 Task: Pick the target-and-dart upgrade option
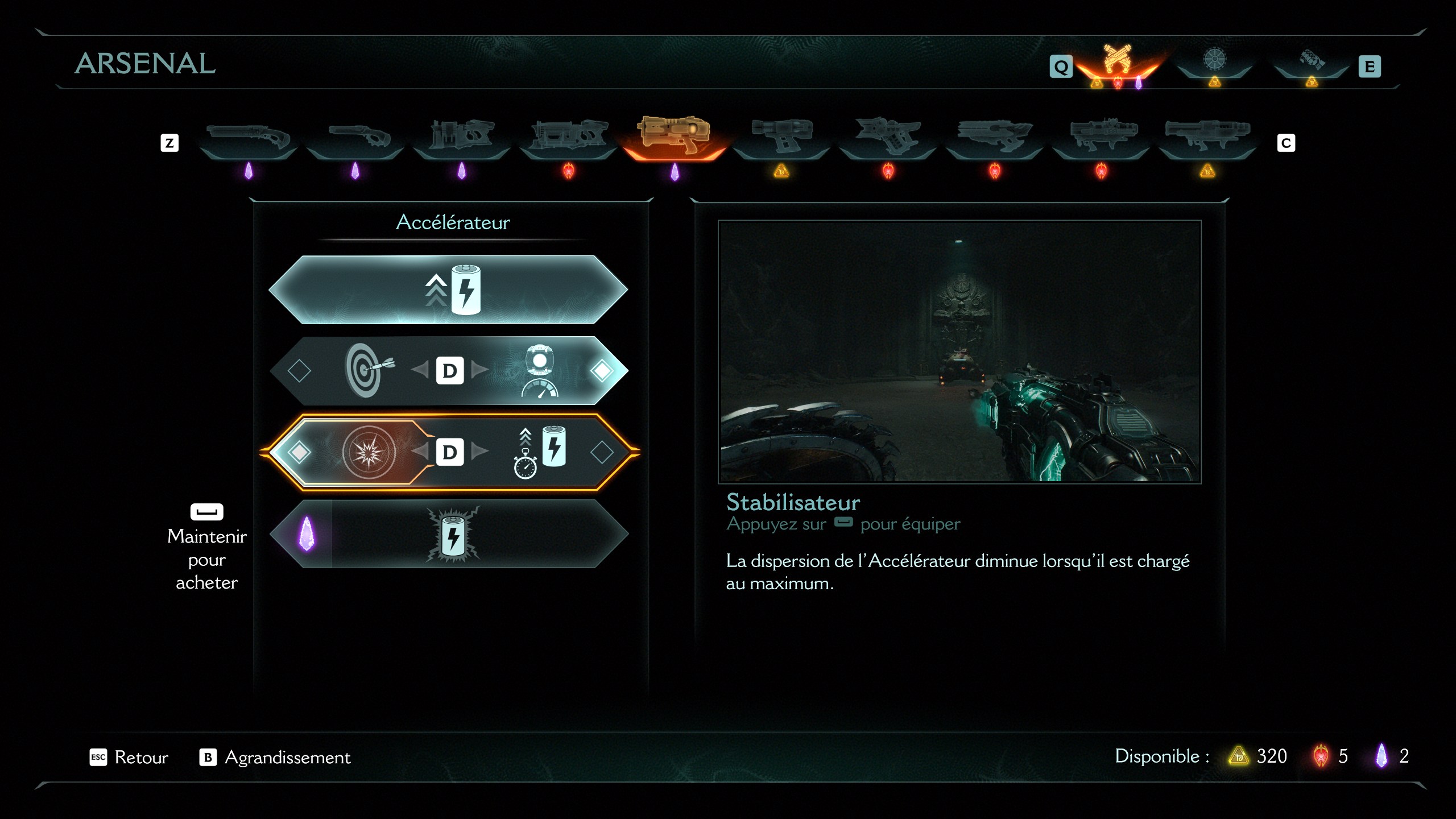click(369, 371)
